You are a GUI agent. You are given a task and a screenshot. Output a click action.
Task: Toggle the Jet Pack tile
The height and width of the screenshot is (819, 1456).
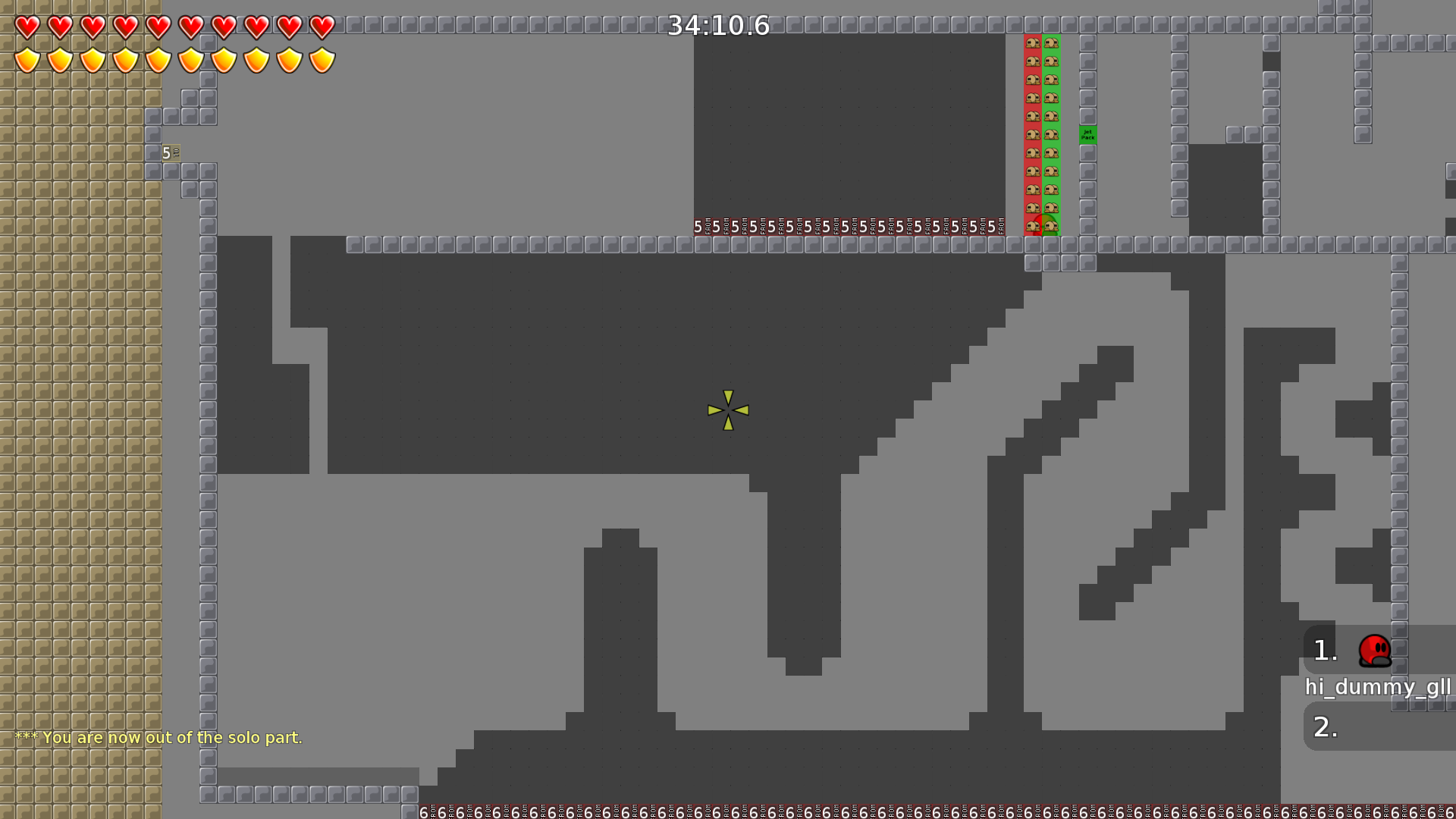pyautogui.click(x=1088, y=136)
